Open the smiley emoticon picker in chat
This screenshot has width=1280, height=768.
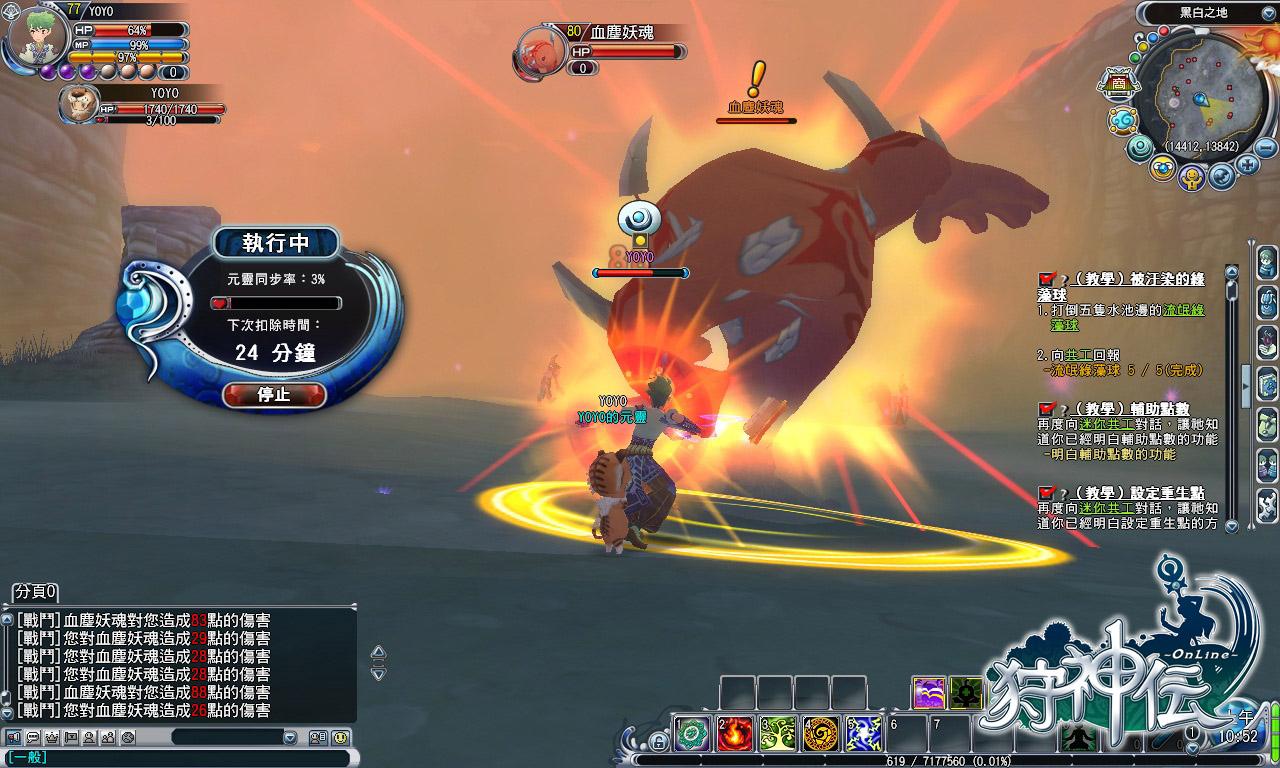tap(340, 737)
